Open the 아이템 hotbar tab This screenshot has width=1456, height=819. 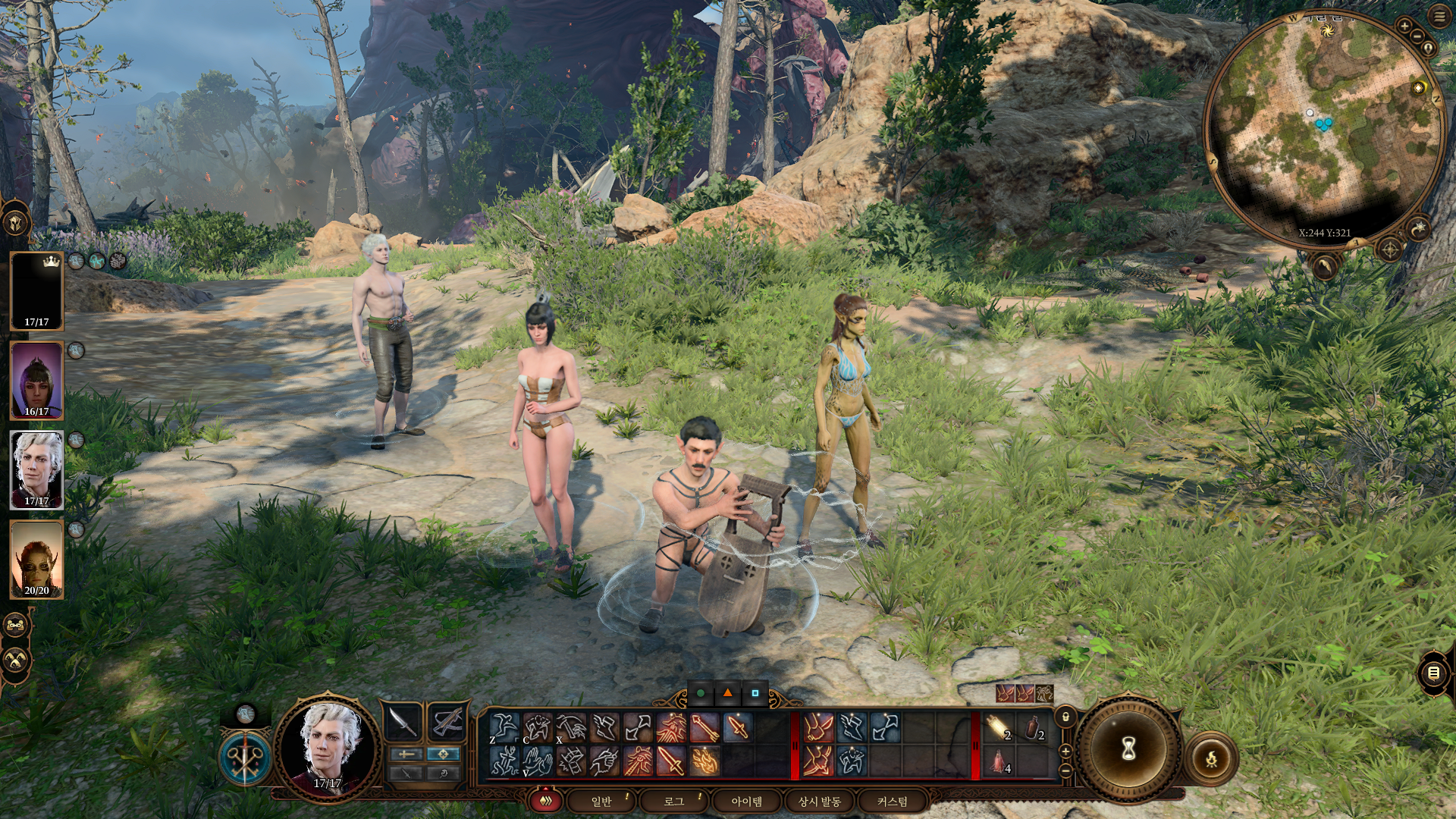pos(746,801)
